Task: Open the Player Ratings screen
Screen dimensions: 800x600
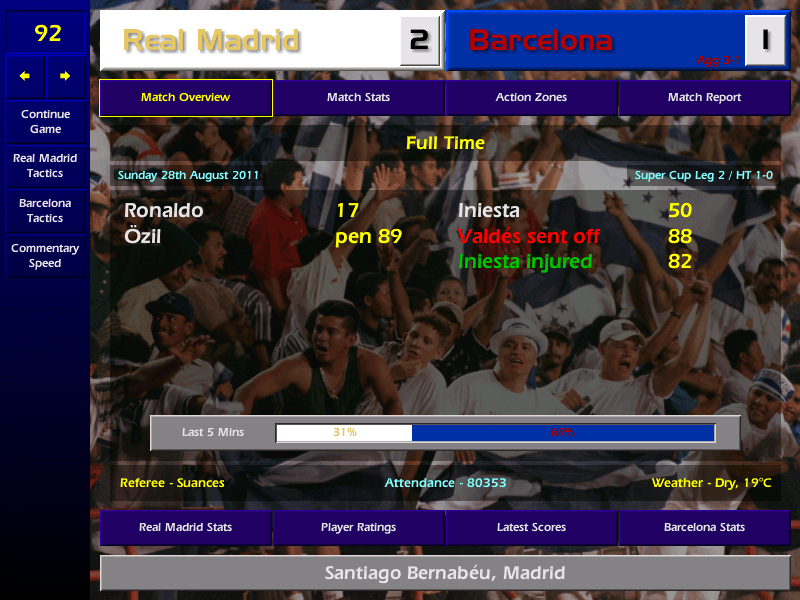Action: (358, 527)
